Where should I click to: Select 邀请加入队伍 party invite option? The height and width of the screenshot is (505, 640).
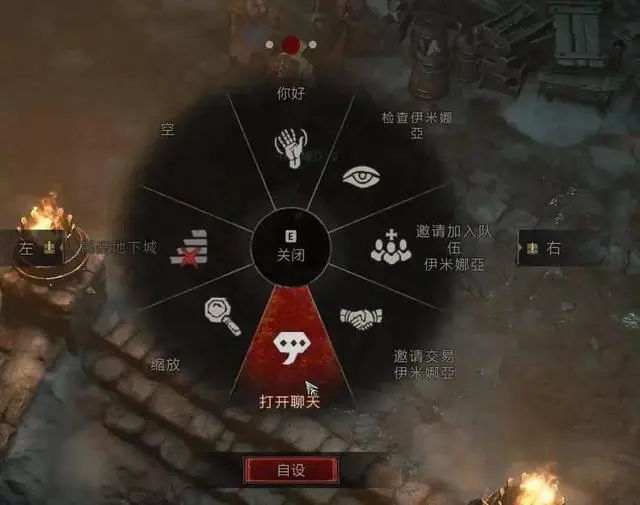[x=391, y=246]
